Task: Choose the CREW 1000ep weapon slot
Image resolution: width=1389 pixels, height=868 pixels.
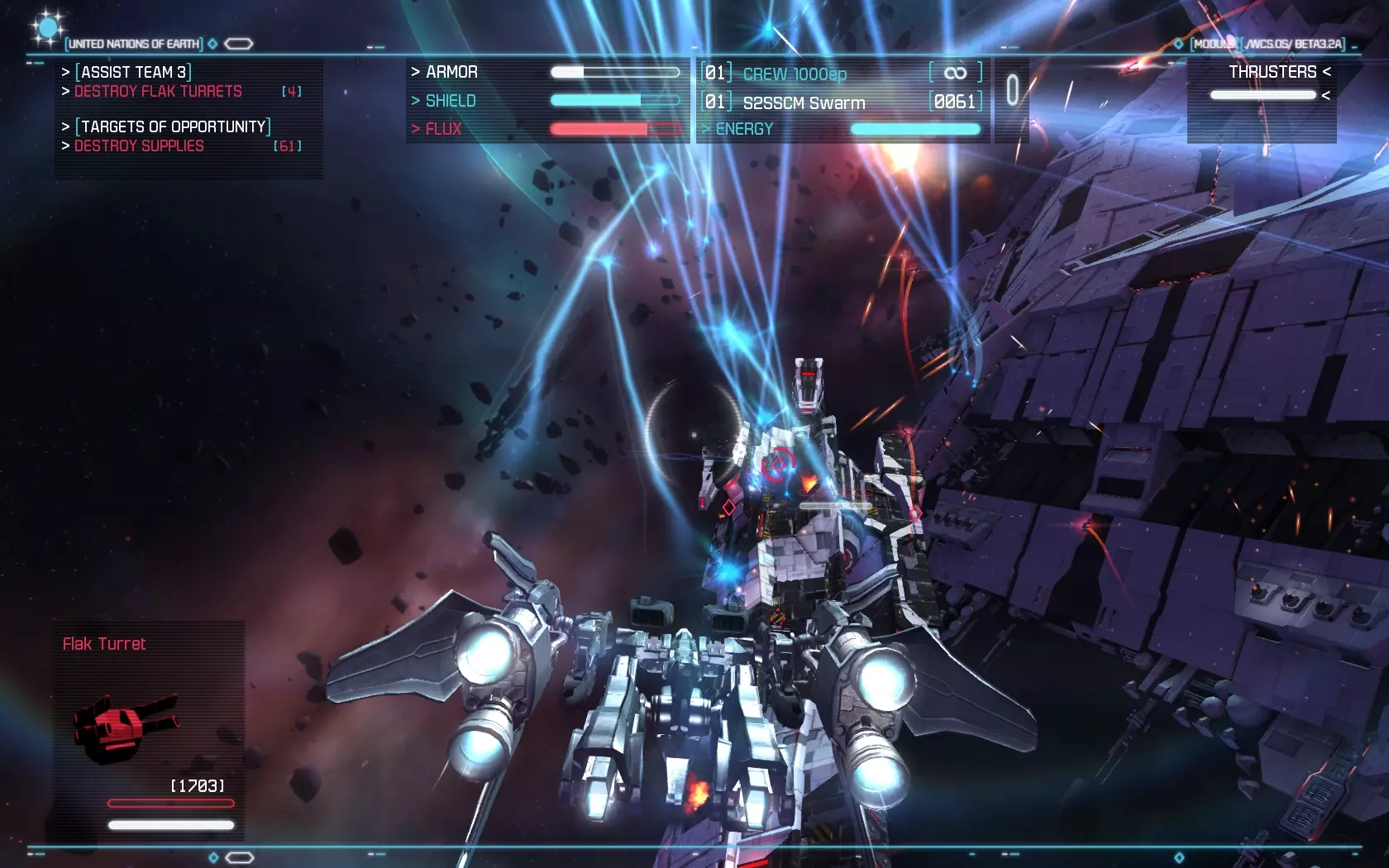Action: [795, 74]
